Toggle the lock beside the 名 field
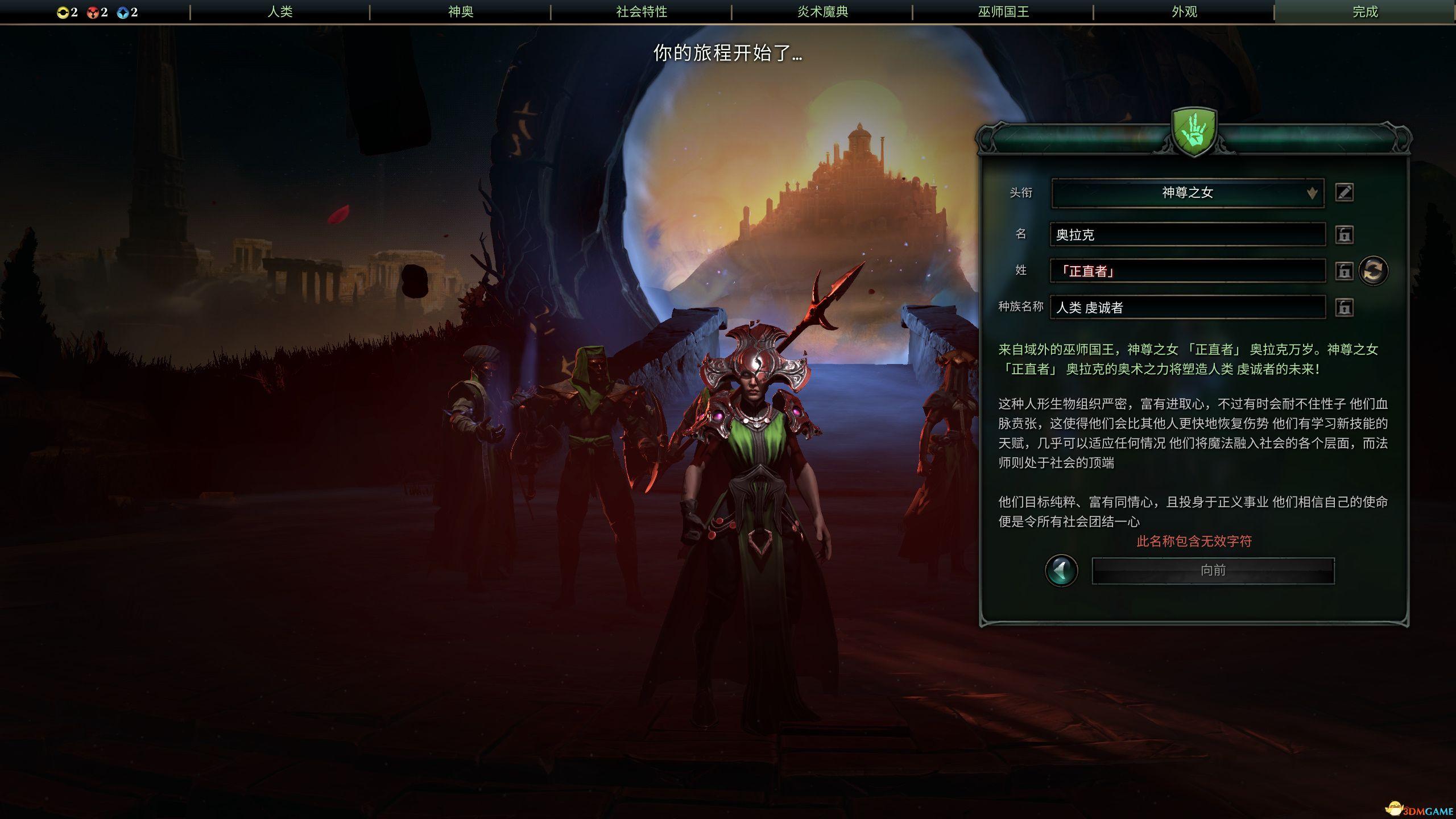Image resolution: width=1456 pixels, height=819 pixels. click(x=1345, y=234)
